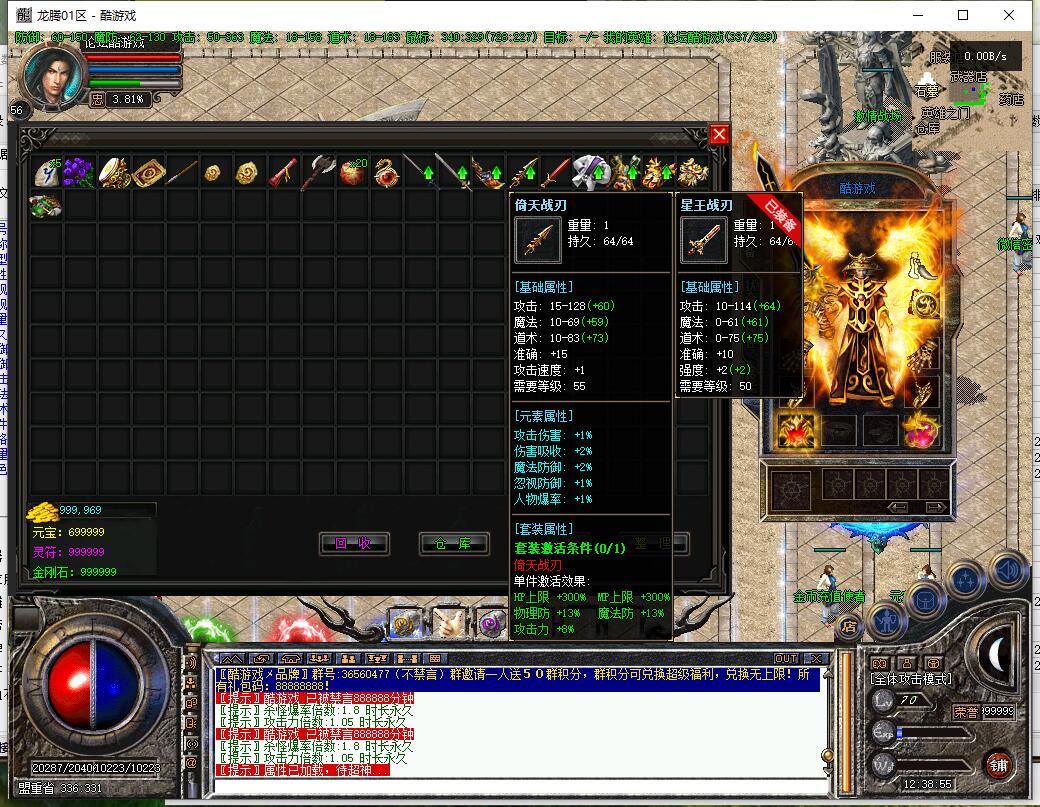This screenshot has height=807, width=1040.
Task: Click the OUT button on chat panel
Action: (785, 658)
